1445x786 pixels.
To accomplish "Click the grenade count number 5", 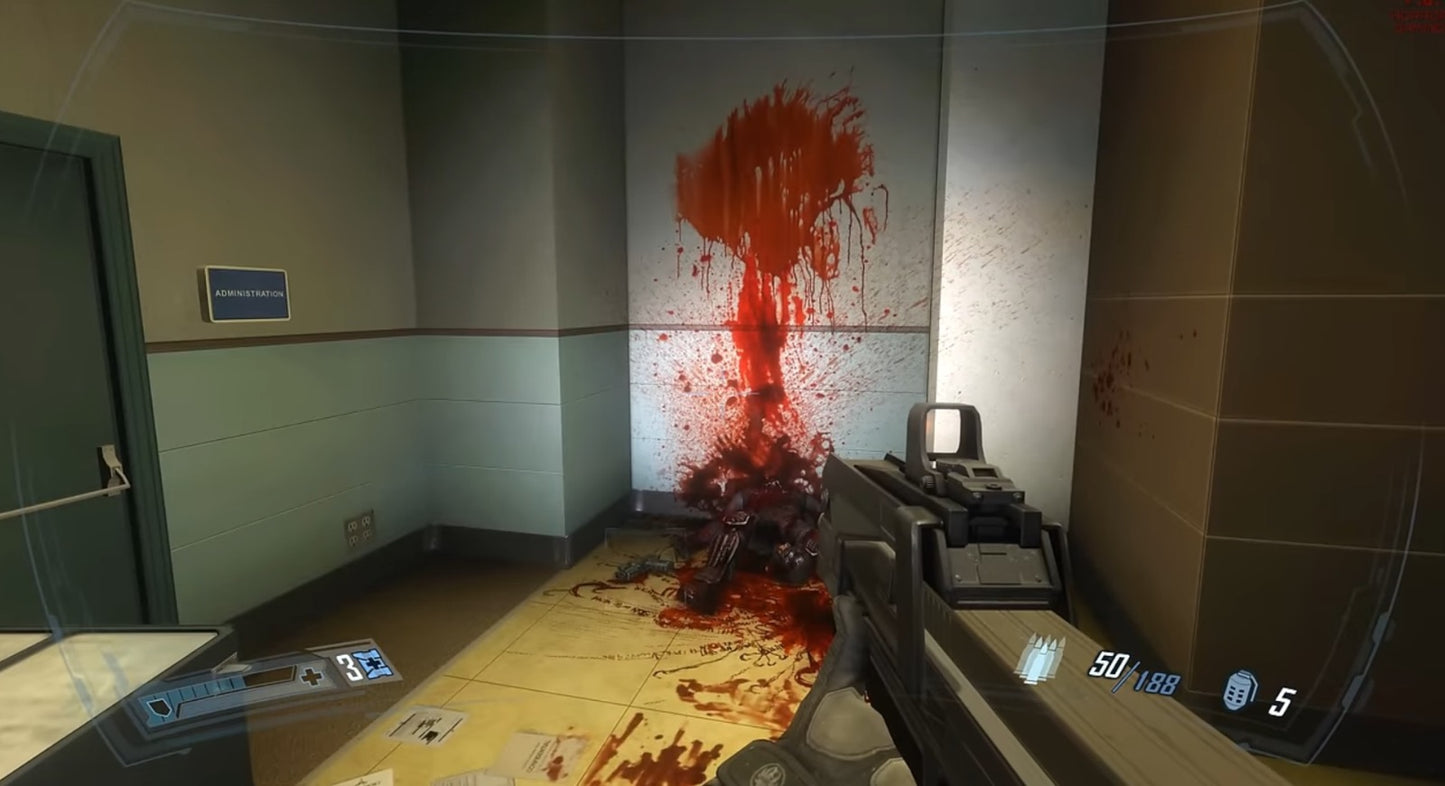I will [x=1283, y=703].
